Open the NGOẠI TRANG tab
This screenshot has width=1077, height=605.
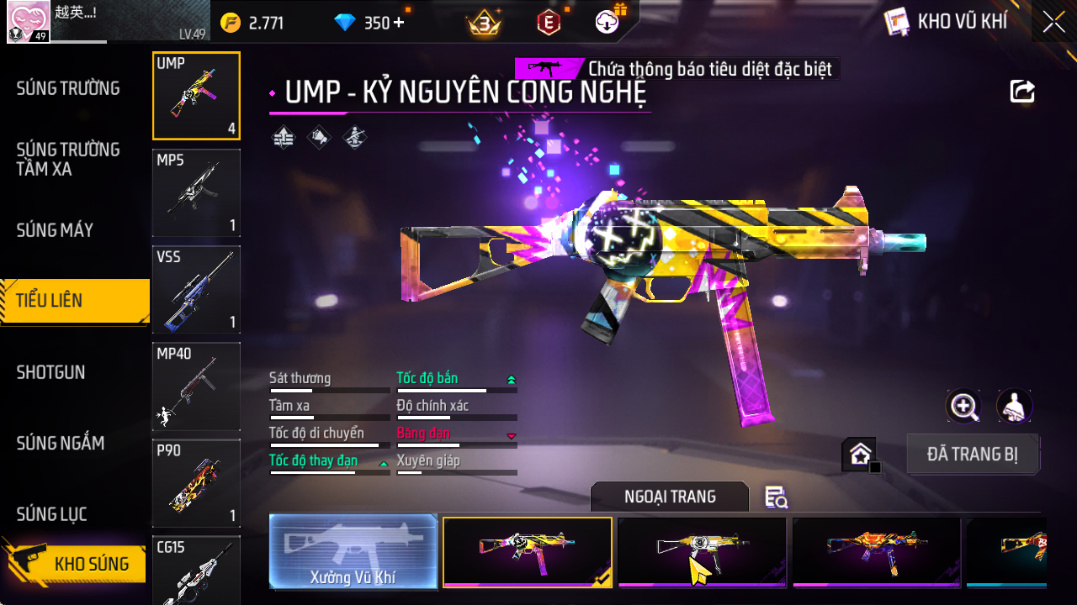click(669, 497)
